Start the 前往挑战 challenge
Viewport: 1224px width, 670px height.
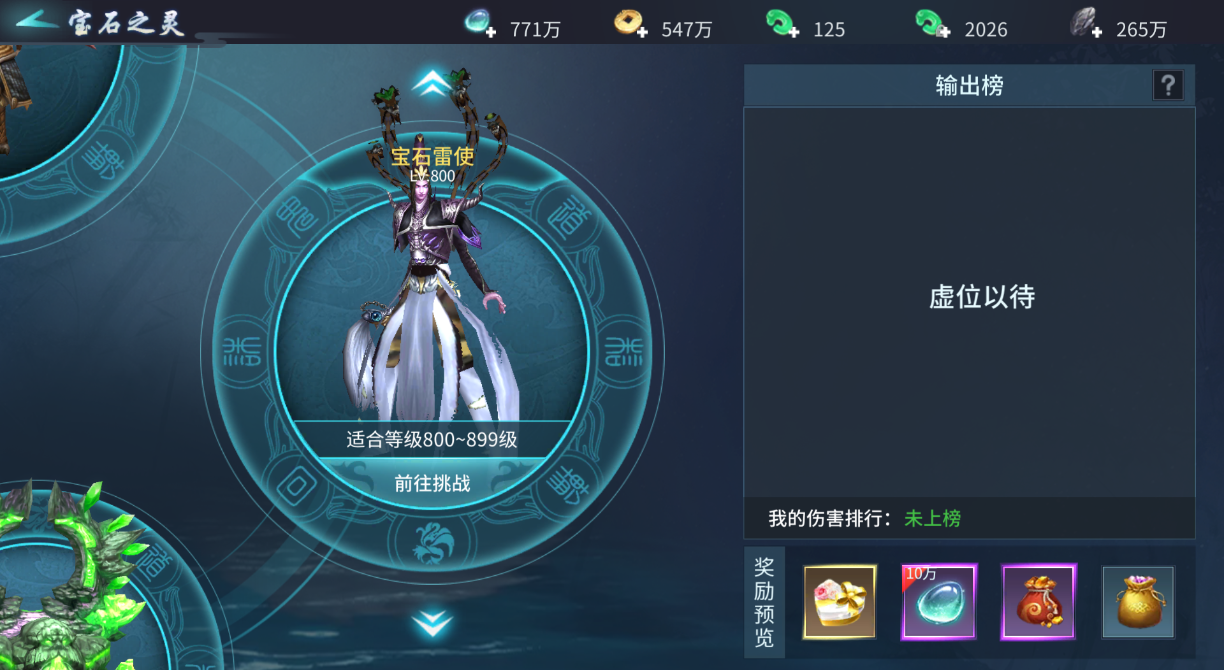point(432,484)
